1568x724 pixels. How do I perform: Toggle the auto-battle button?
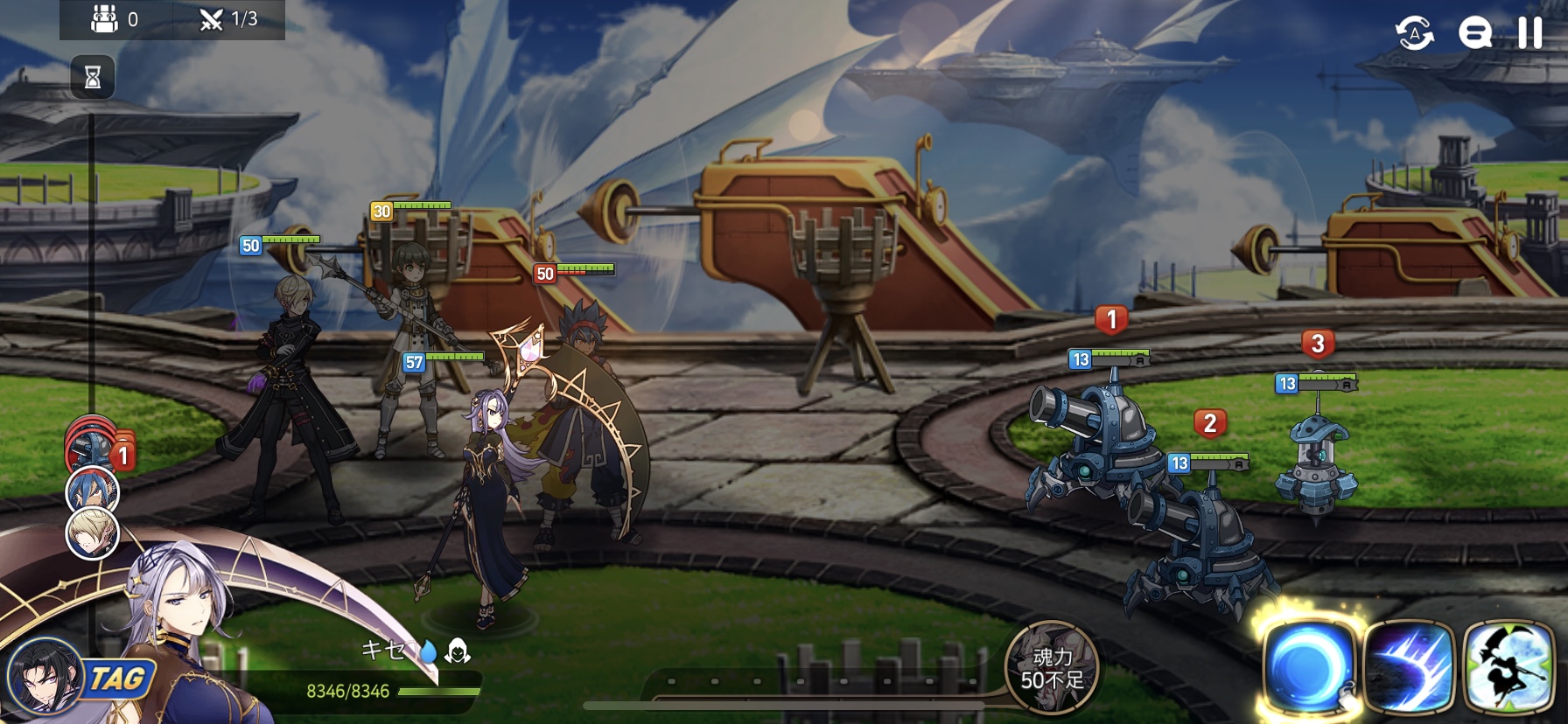coord(1414,34)
